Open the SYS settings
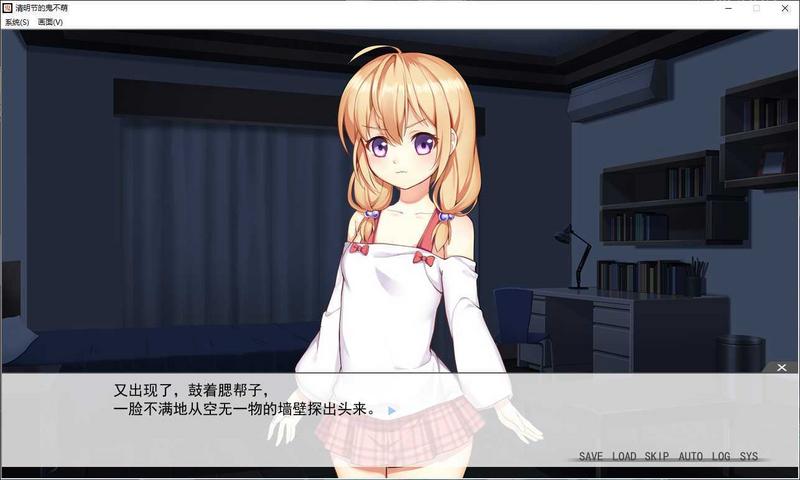 coord(749,457)
